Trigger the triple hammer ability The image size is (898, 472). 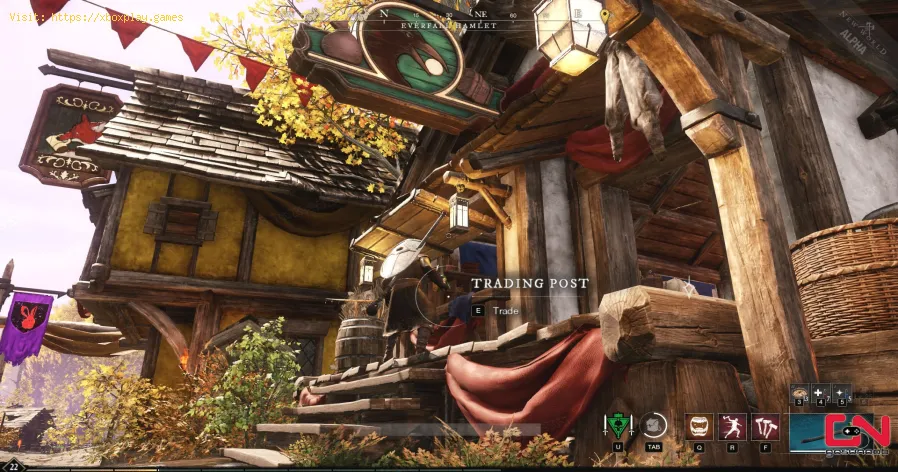click(x=767, y=427)
